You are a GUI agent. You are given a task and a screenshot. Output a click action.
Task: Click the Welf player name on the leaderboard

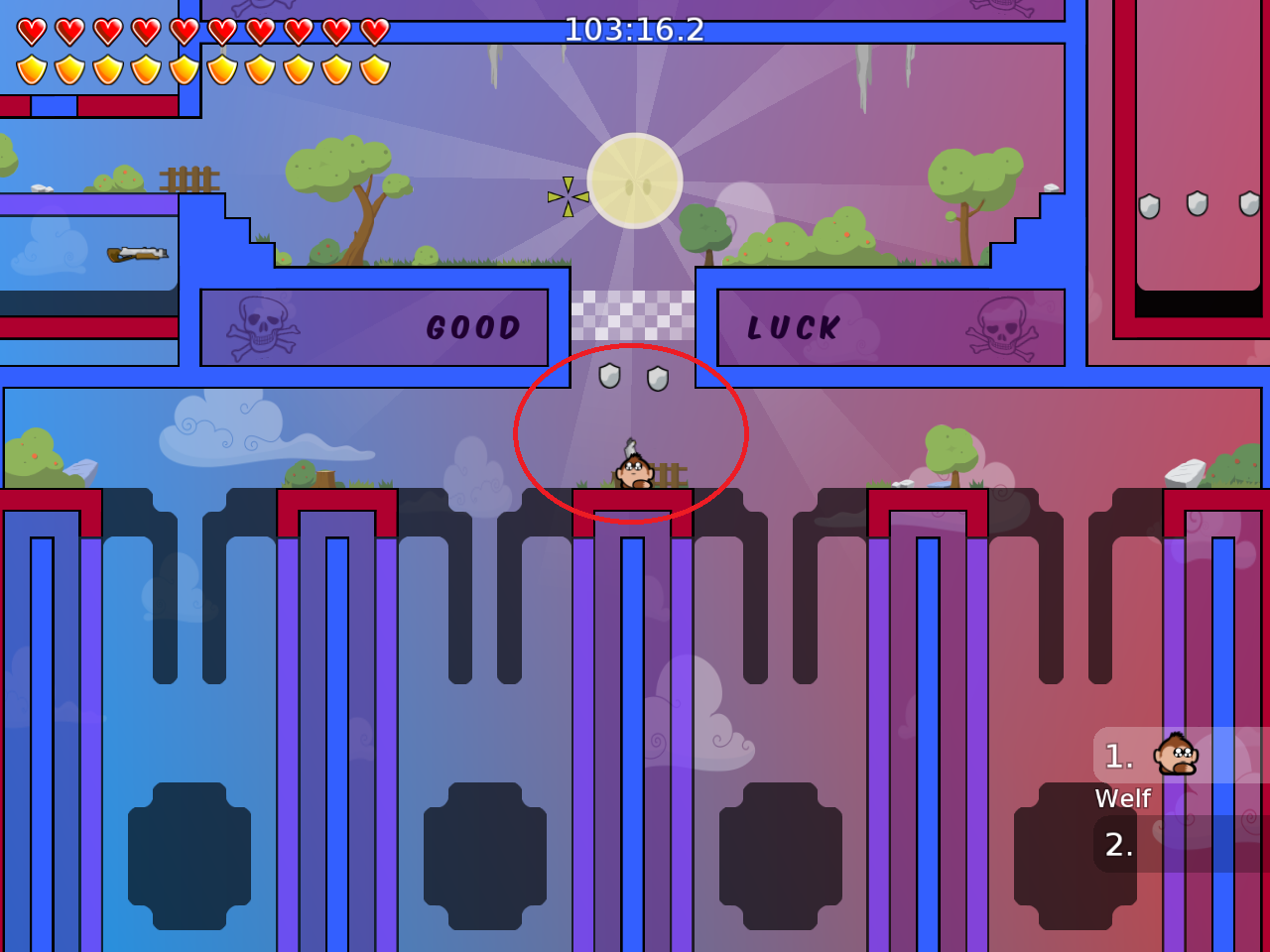[1123, 798]
